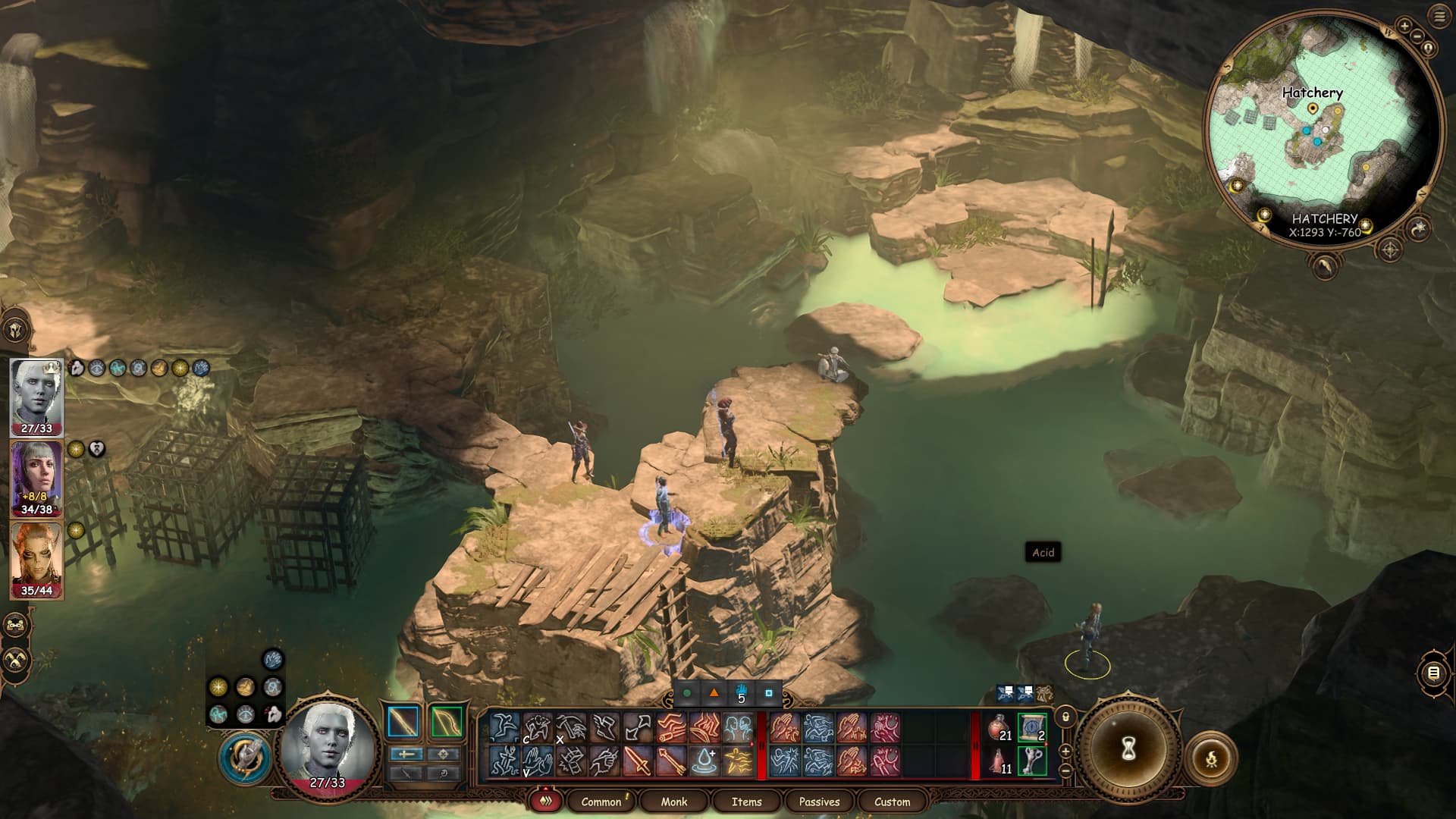The width and height of the screenshot is (1456, 819).
Task: Open the Hatchery minimap
Action: coord(1323,129)
